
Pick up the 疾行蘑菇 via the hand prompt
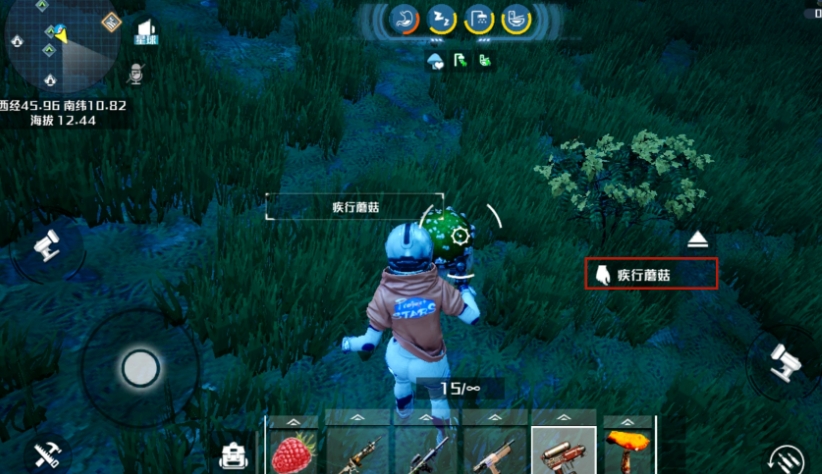point(652,274)
